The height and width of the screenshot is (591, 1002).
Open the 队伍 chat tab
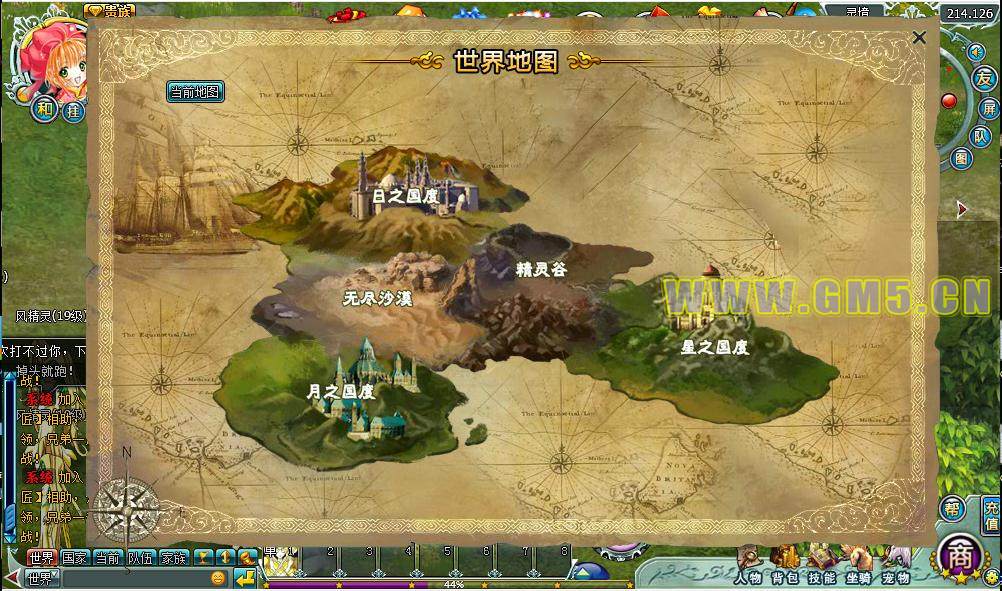(141, 557)
